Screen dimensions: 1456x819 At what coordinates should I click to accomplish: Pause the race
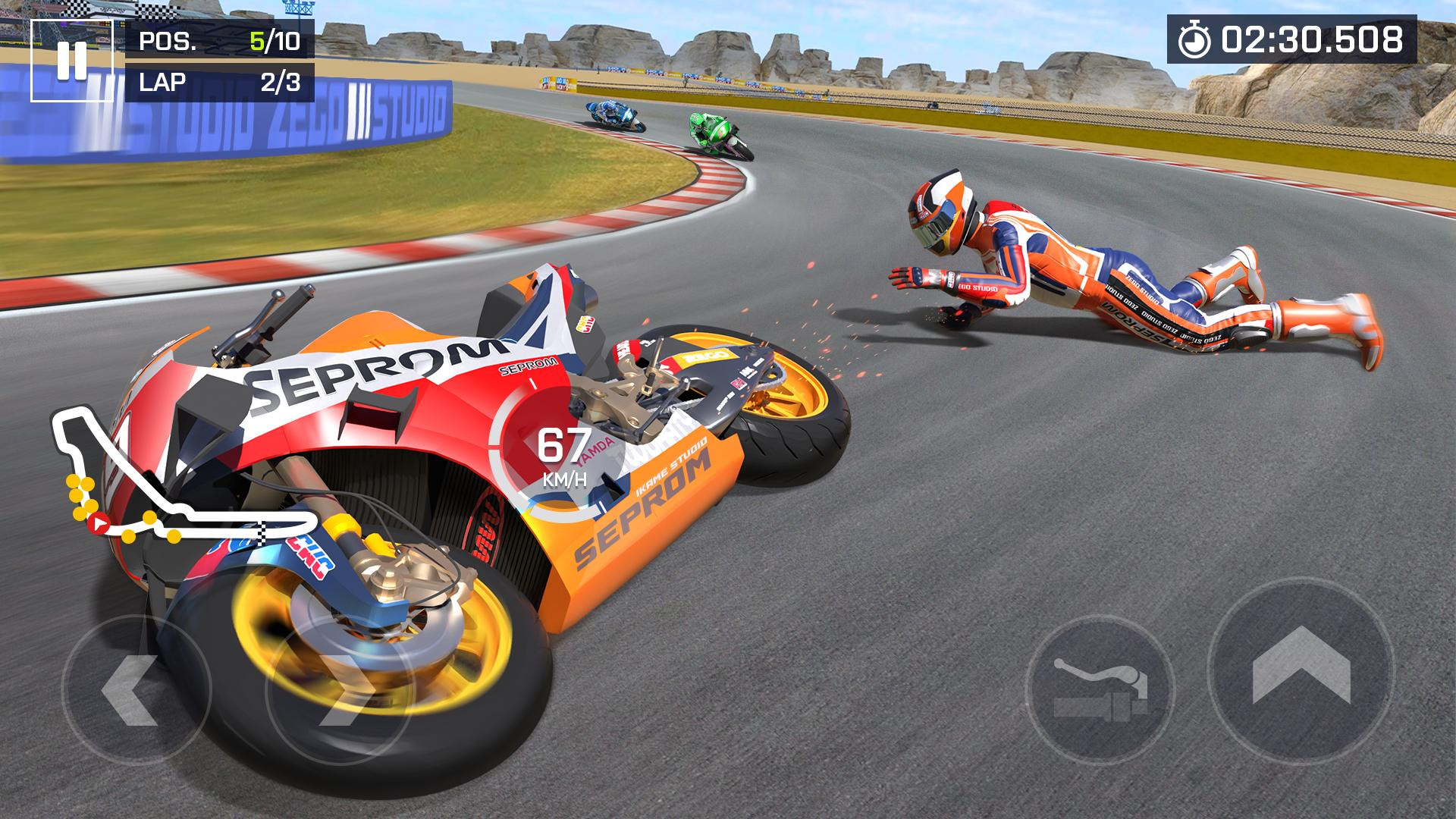[x=72, y=61]
